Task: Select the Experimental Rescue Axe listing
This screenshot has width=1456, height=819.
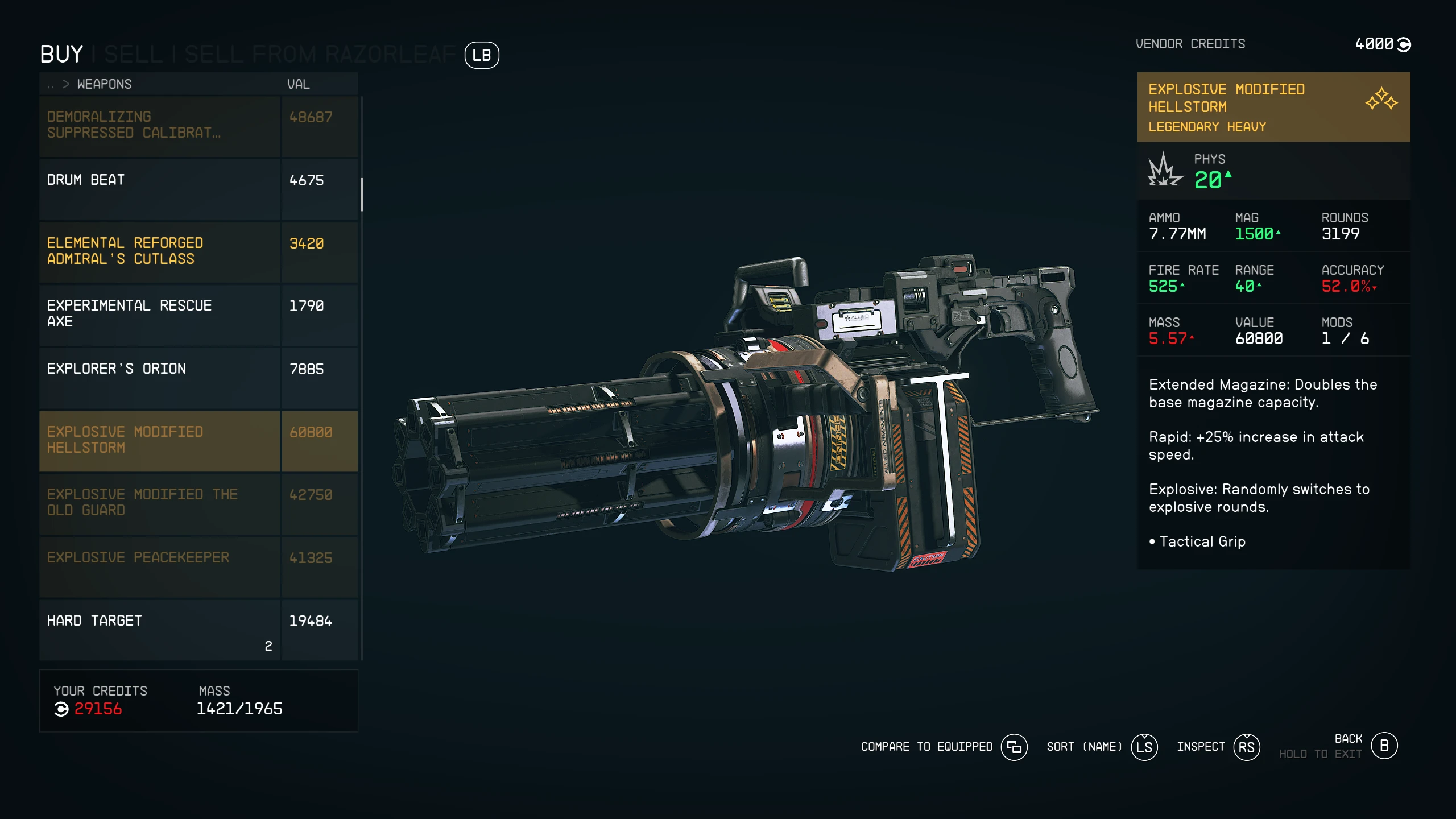Action: pyautogui.click(x=159, y=315)
